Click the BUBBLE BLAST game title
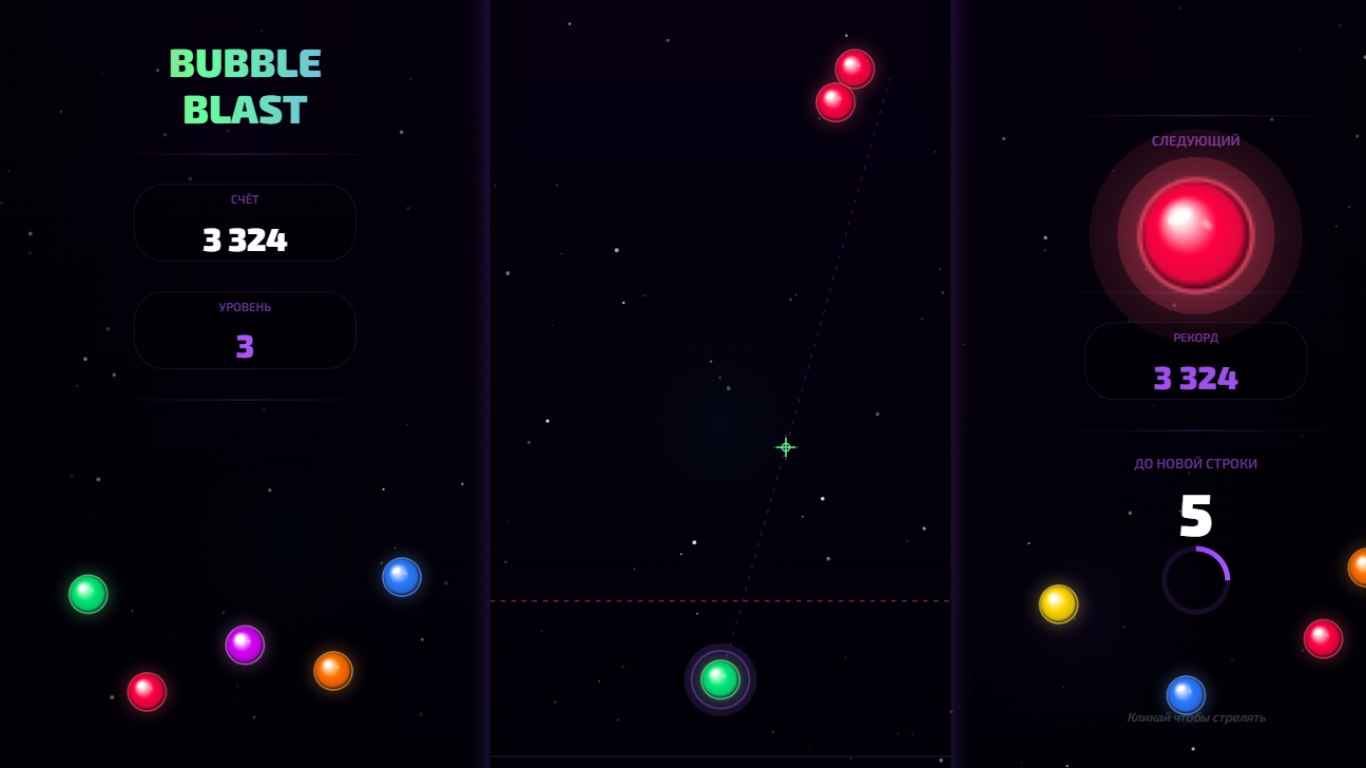The height and width of the screenshot is (768, 1366). [x=244, y=86]
